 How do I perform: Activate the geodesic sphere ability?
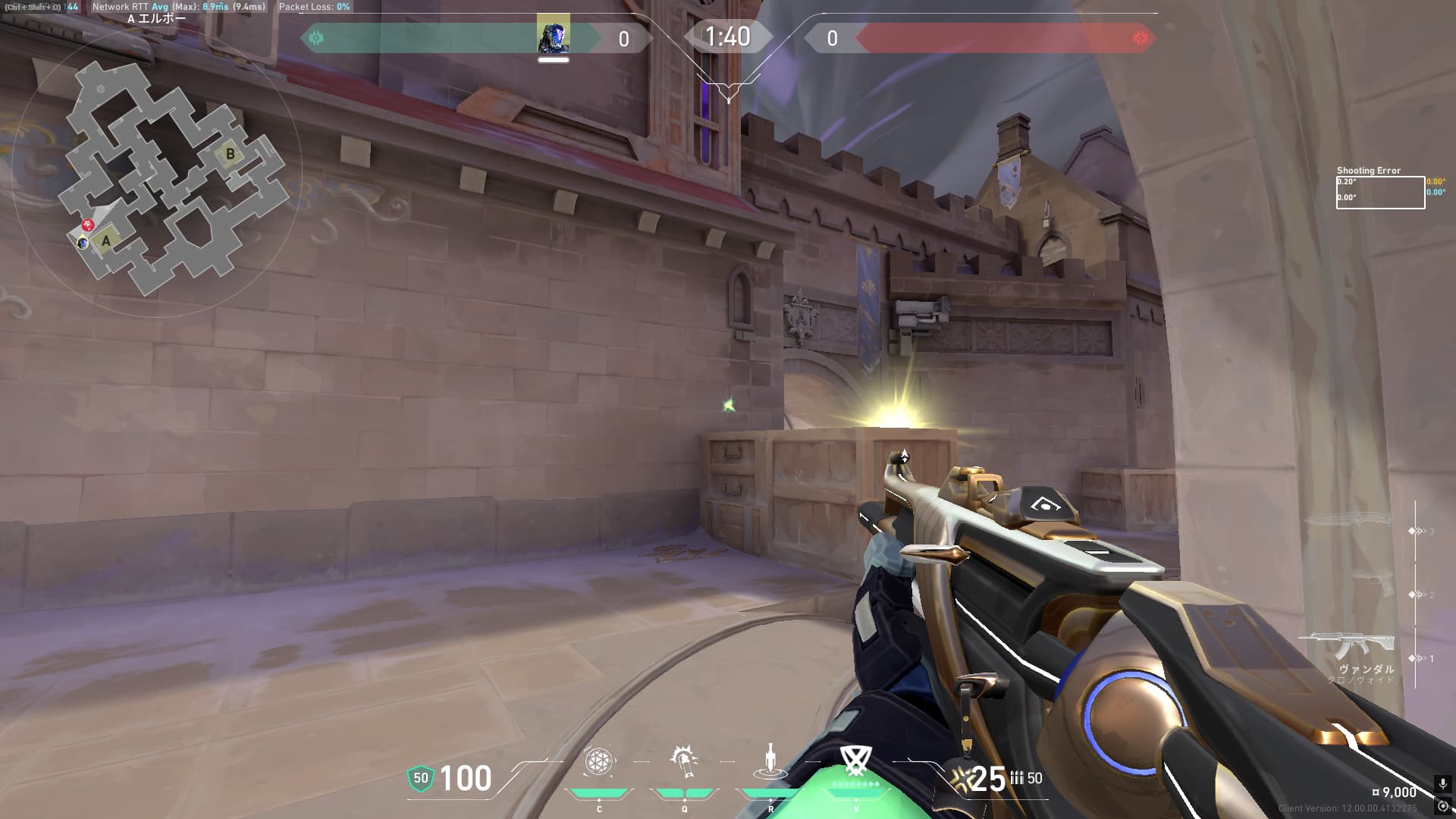click(x=598, y=762)
